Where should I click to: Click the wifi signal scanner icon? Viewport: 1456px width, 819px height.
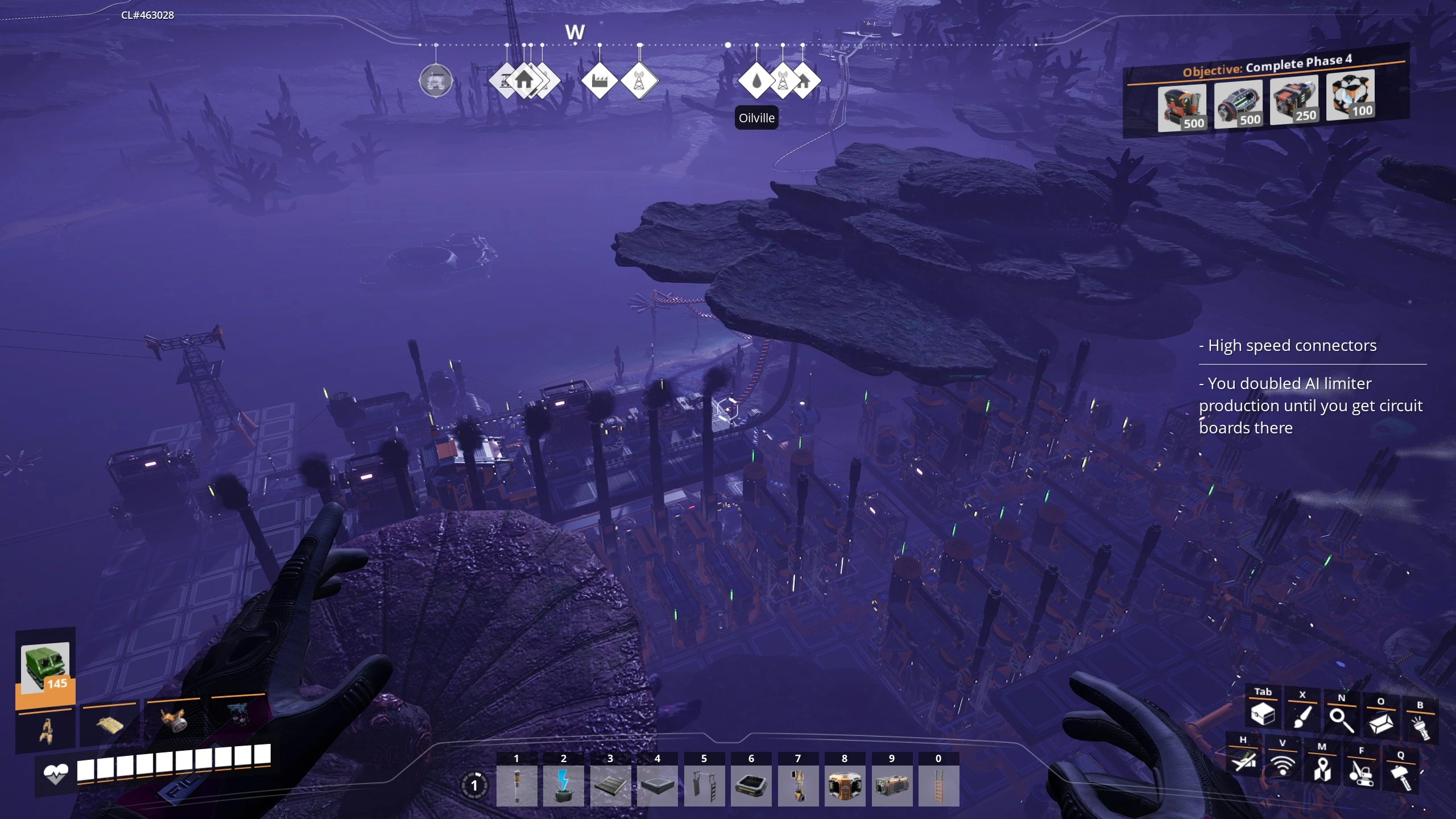1282,766
